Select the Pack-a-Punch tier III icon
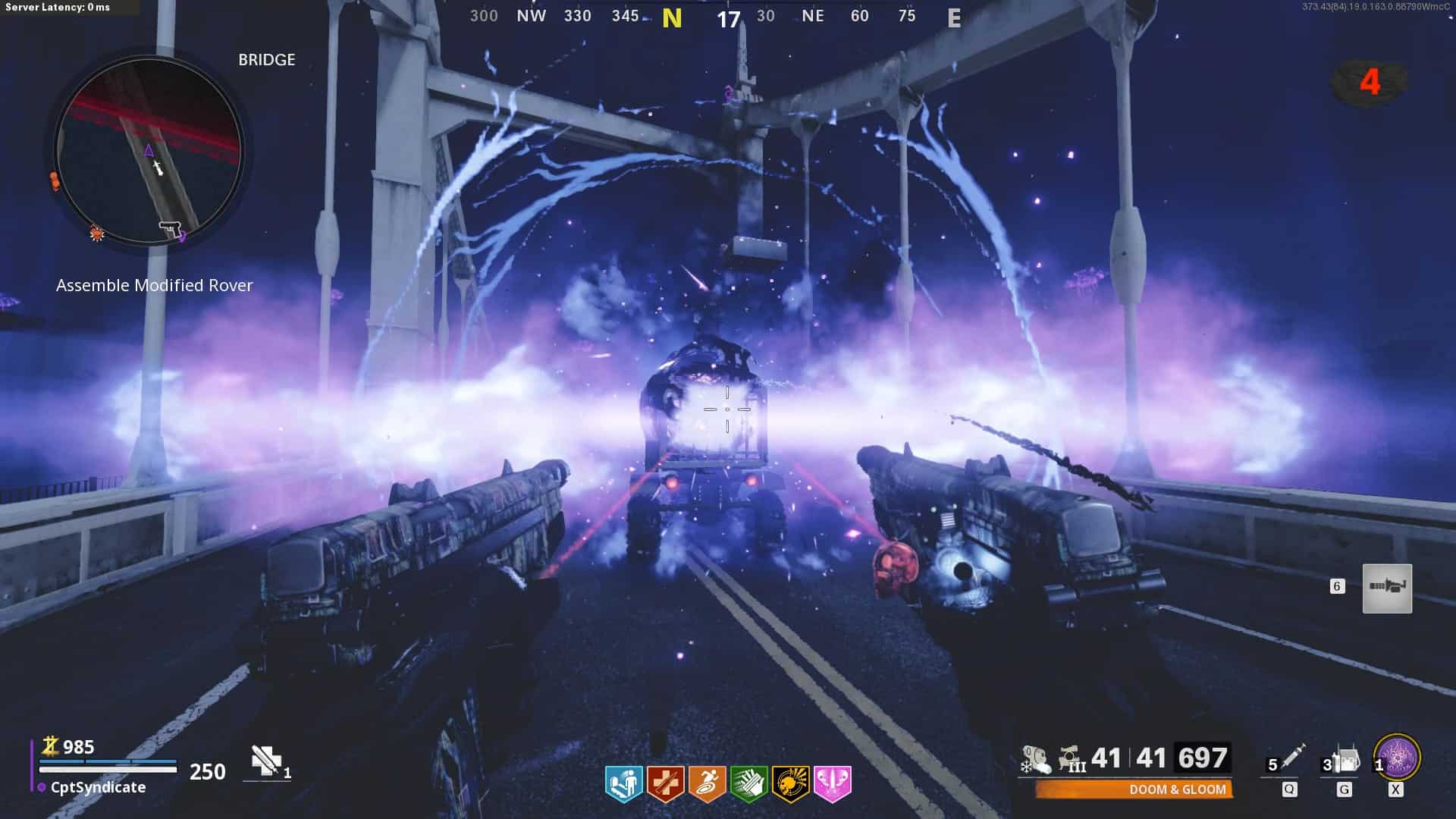The height and width of the screenshot is (819, 1456). click(x=1072, y=759)
